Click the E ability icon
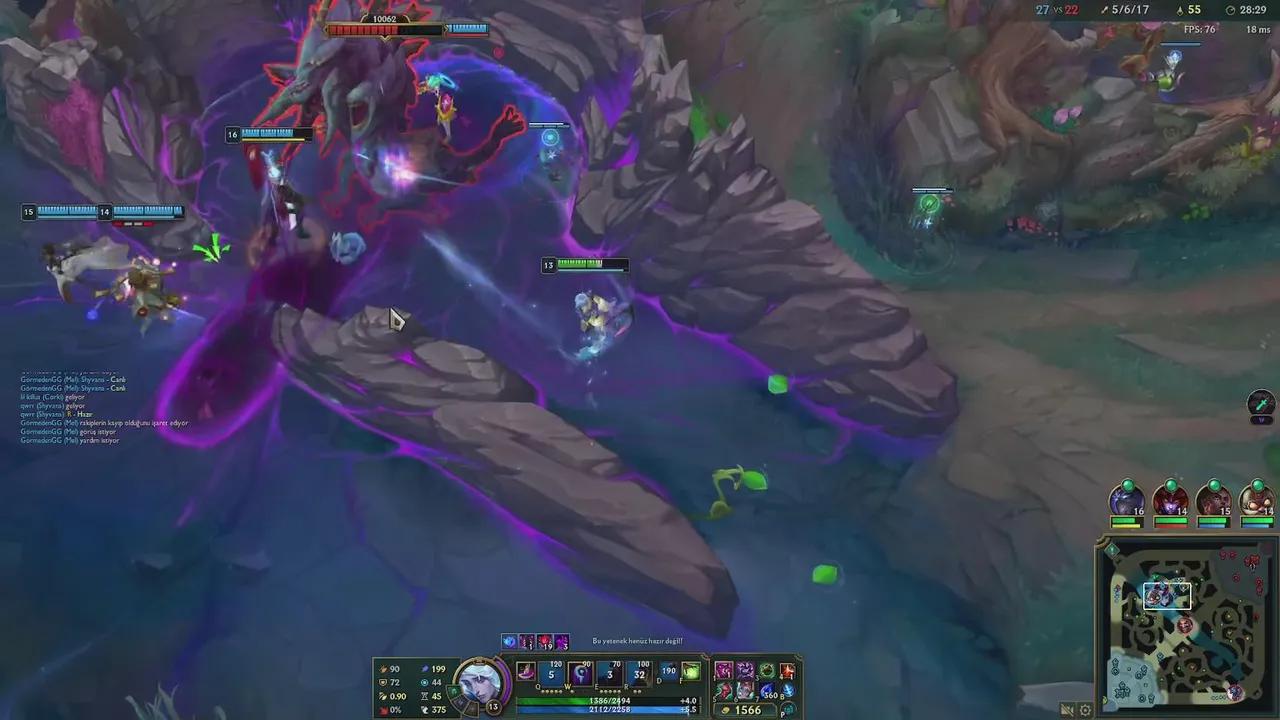Image resolution: width=1280 pixels, height=720 pixels. (609, 672)
